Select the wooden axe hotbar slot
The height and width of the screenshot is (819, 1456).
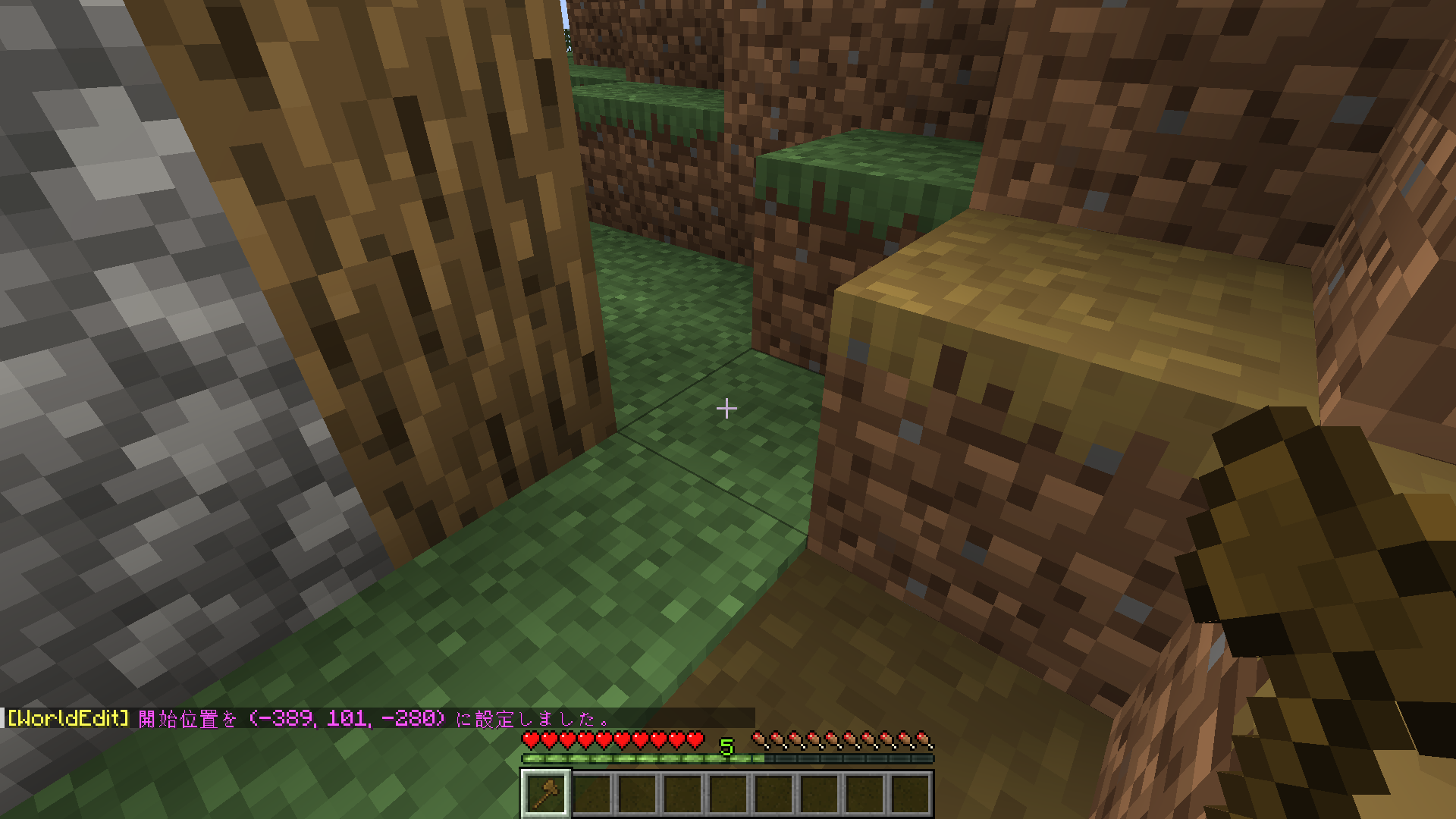point(545,794)
